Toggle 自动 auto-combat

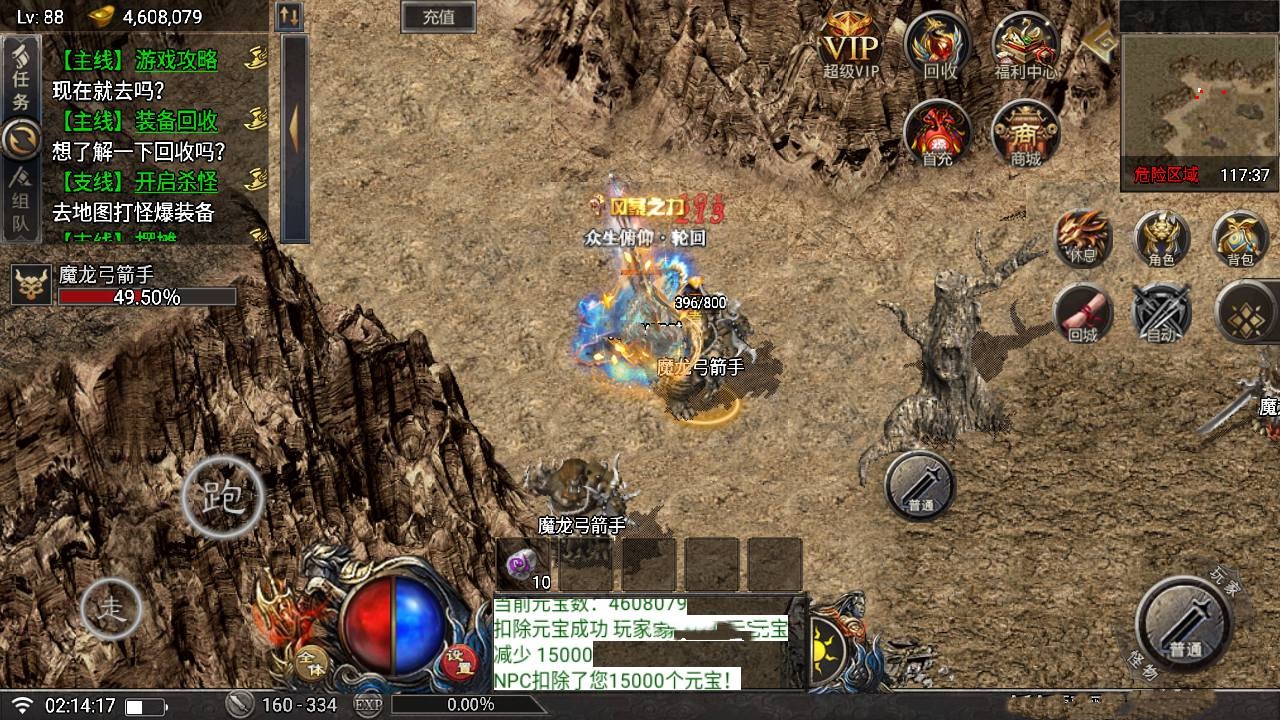coord(1161,312)
